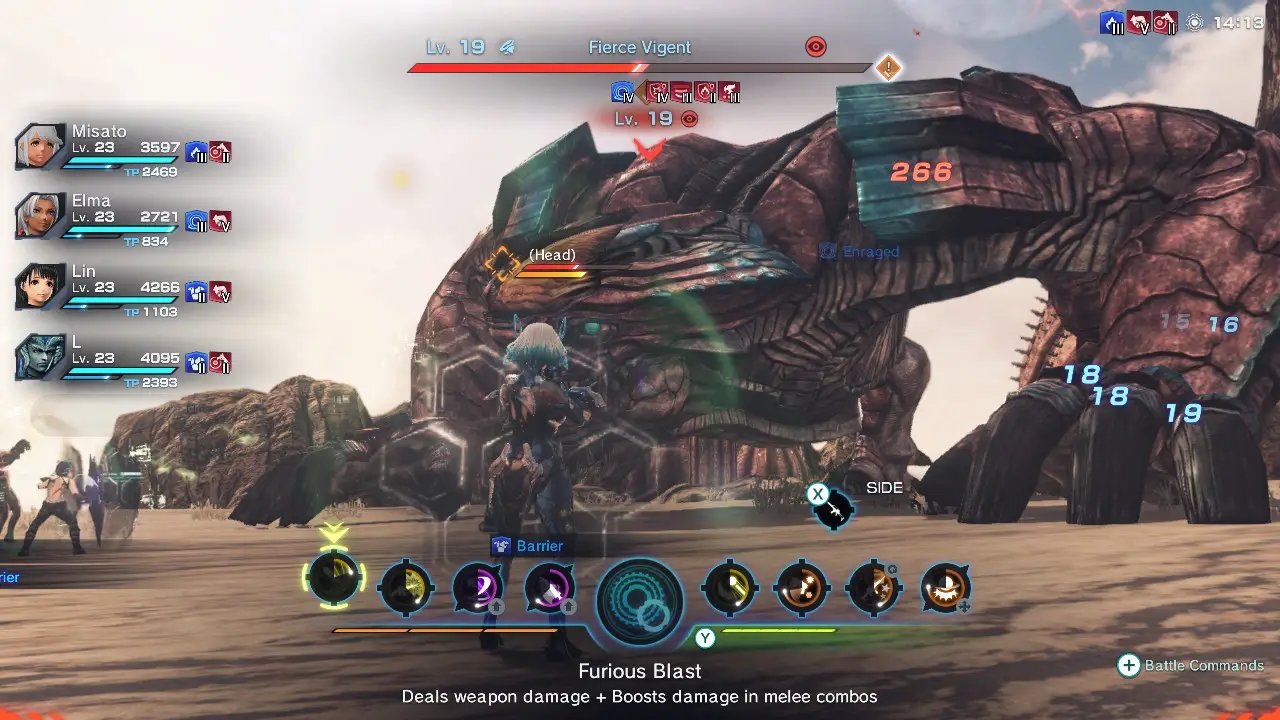Activate the orange aura art with plus badge
The width and height of the screenshot is (1280, 720).
944,587
